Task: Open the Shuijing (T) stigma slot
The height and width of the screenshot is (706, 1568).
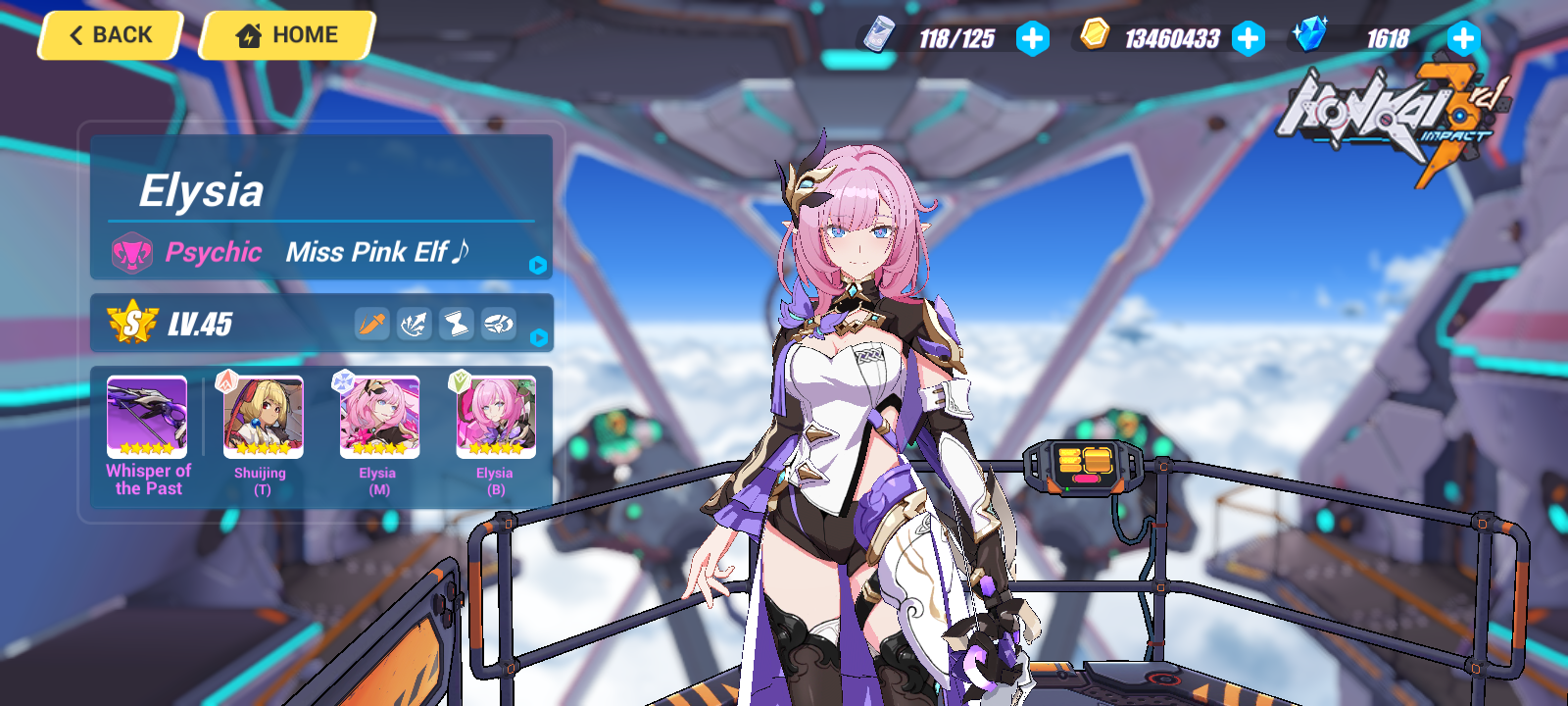Action: click(x=263, y=418)
